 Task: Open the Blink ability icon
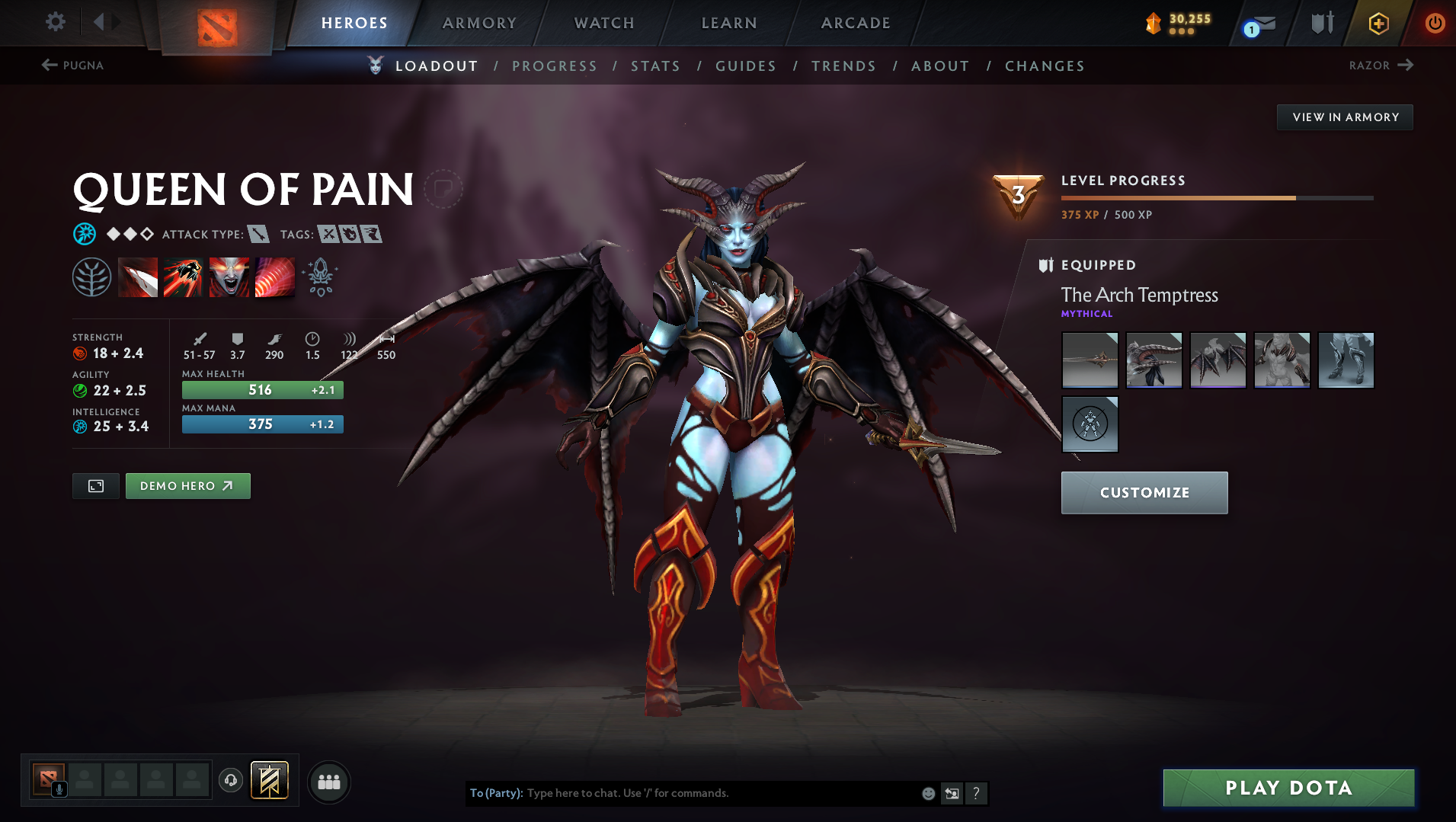click(183, 277)
